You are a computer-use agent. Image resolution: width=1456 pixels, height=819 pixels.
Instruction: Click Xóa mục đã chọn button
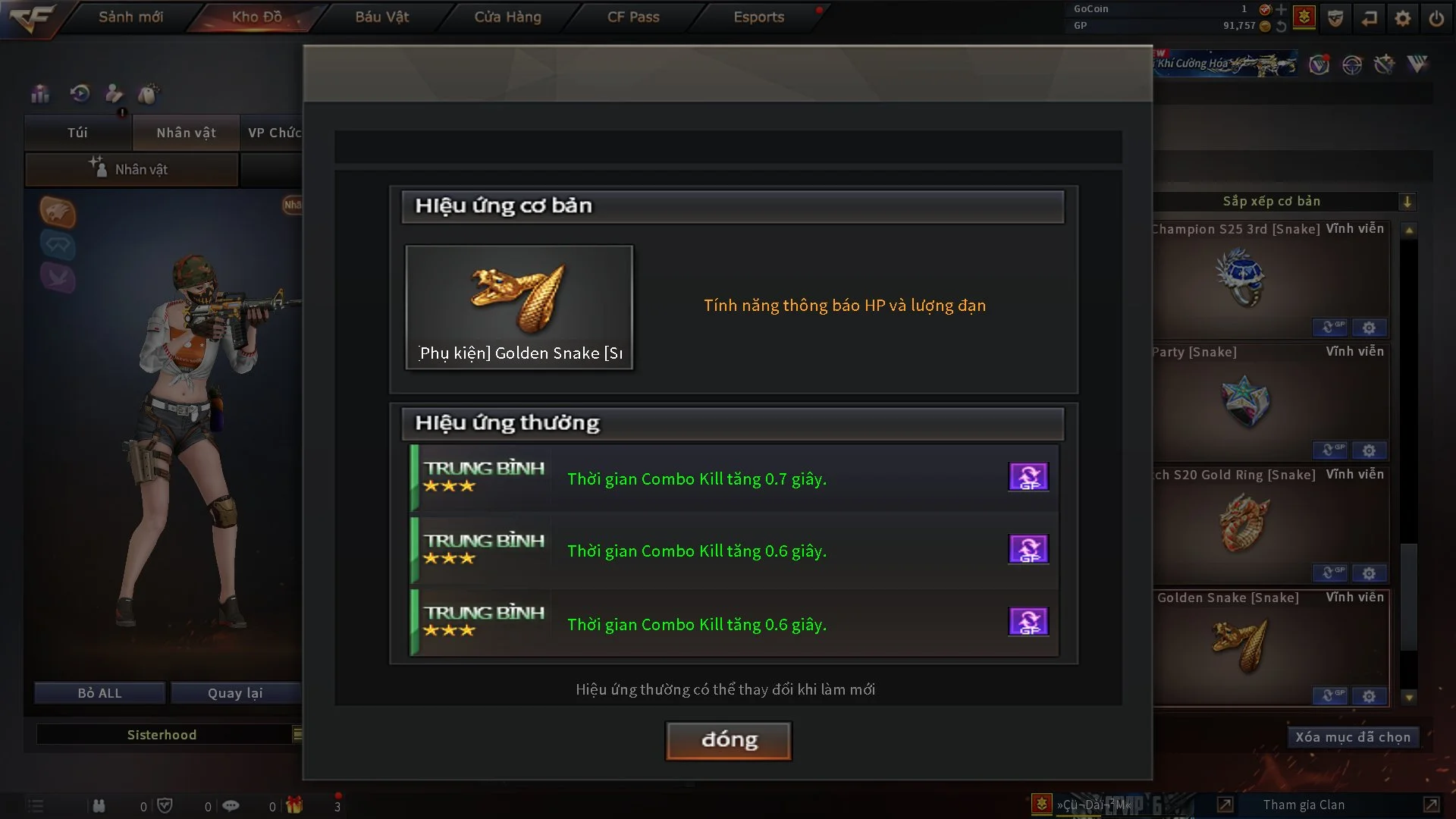[1352, 737]
